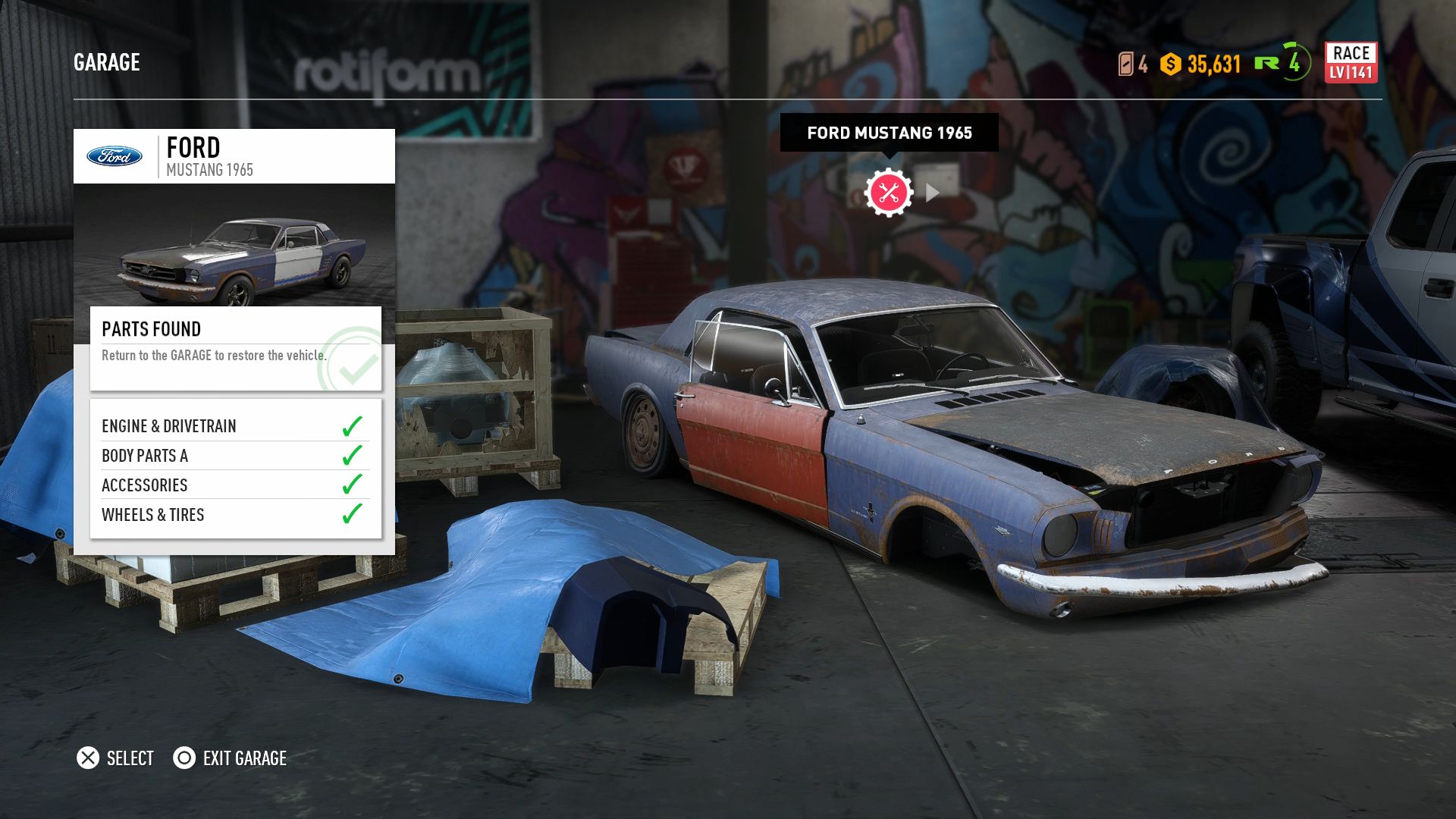Select the Body Parts A row

coord(235,456)
